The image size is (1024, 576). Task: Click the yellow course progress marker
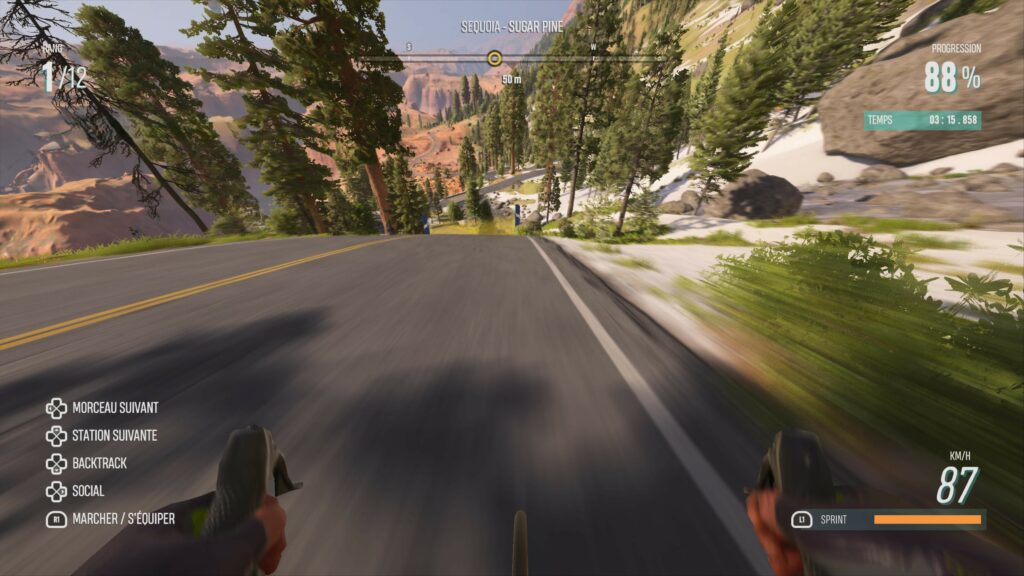[494, 58]
